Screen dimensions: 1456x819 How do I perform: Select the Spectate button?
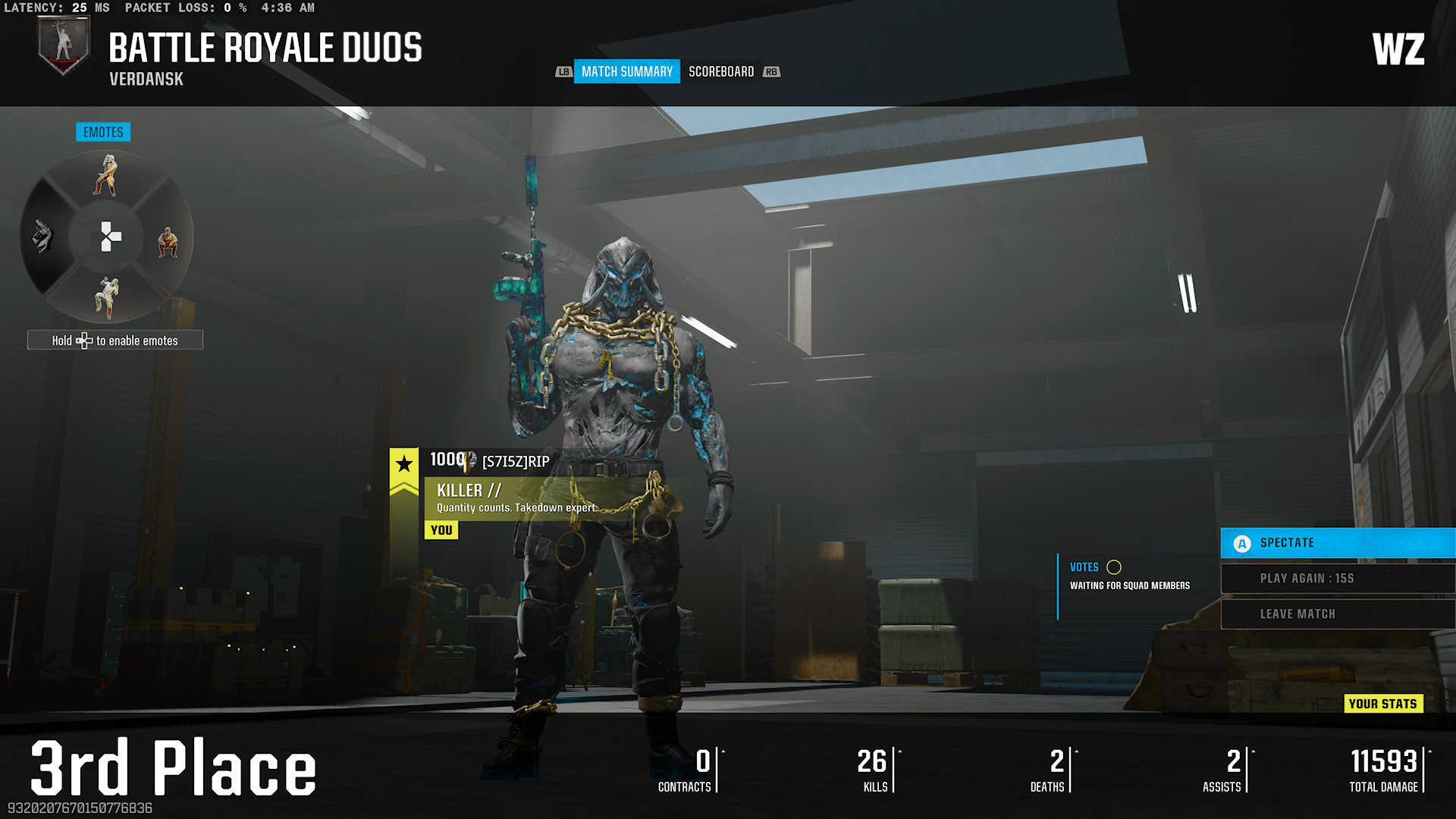point(1338,543)
